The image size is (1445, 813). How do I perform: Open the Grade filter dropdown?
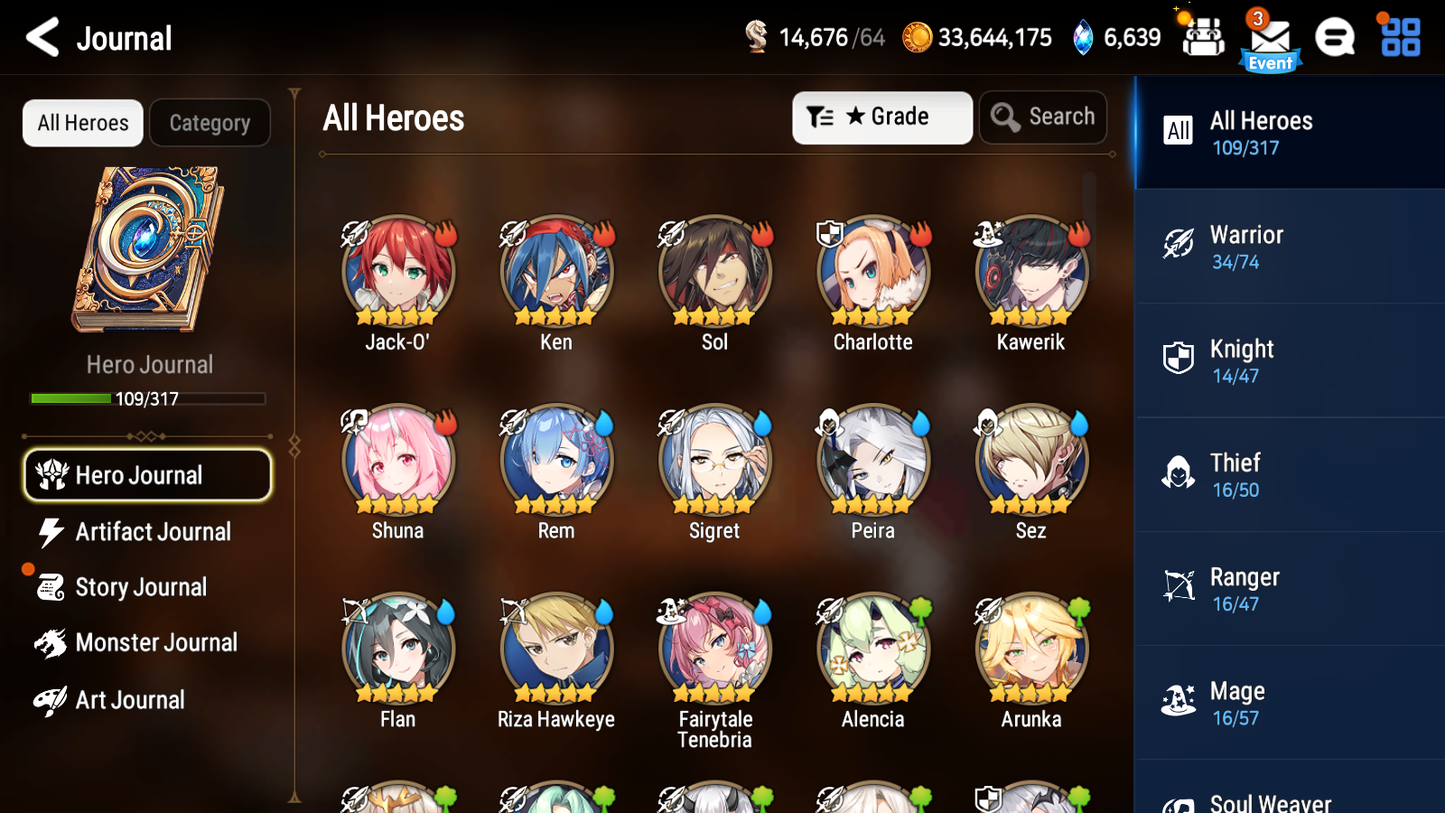[882, 117]
